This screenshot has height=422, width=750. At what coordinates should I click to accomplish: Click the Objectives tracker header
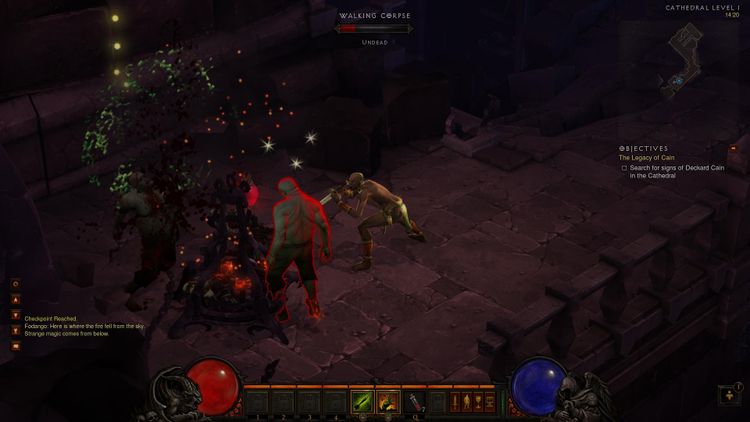[x=643, y=148]
